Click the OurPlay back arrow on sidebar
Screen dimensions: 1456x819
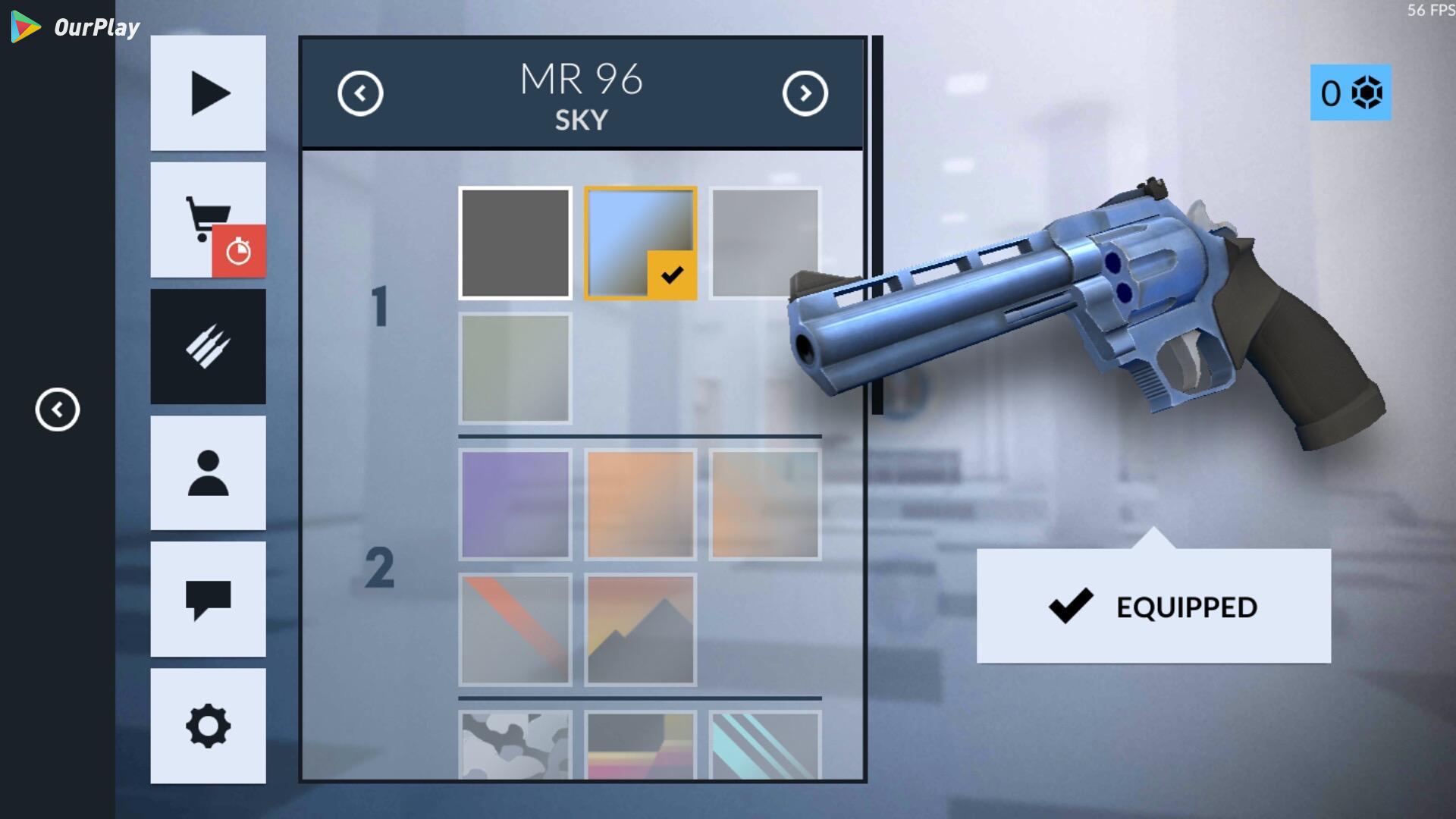pos(58,409)
